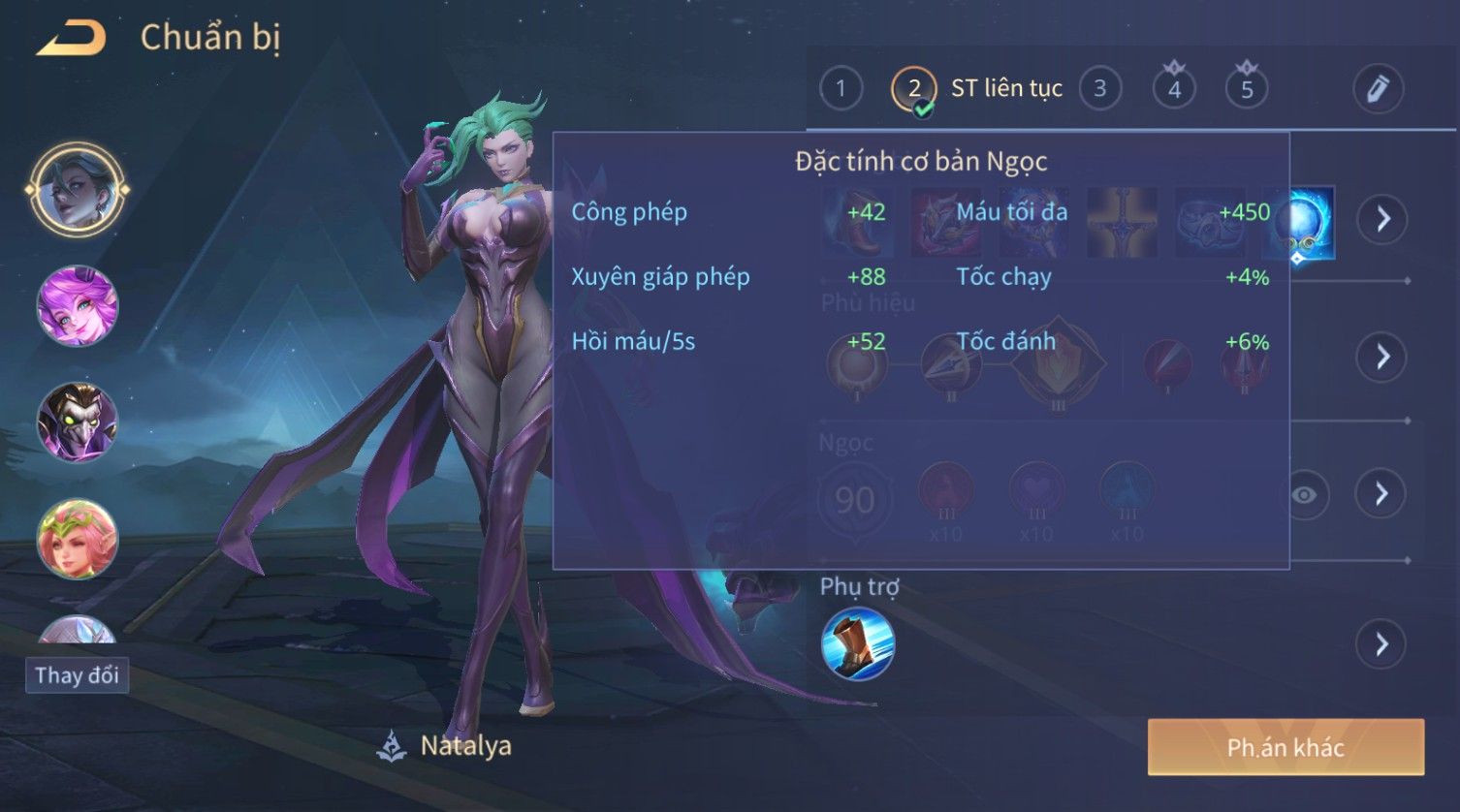Select build preset 1
1460x812 pixels.
tap(841, 89)
